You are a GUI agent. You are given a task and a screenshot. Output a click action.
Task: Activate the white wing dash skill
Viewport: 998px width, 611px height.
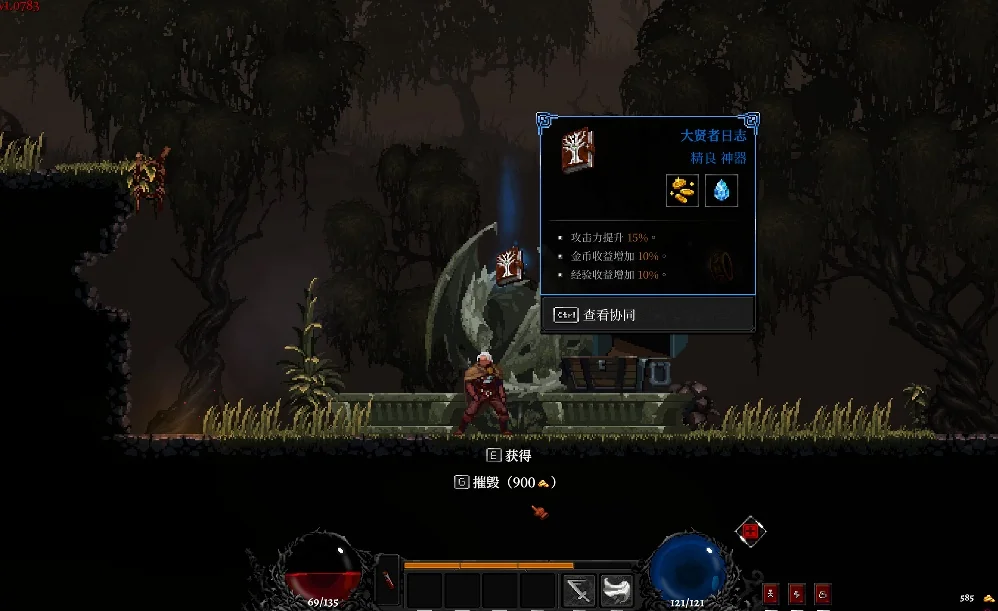tap(617, 590)
